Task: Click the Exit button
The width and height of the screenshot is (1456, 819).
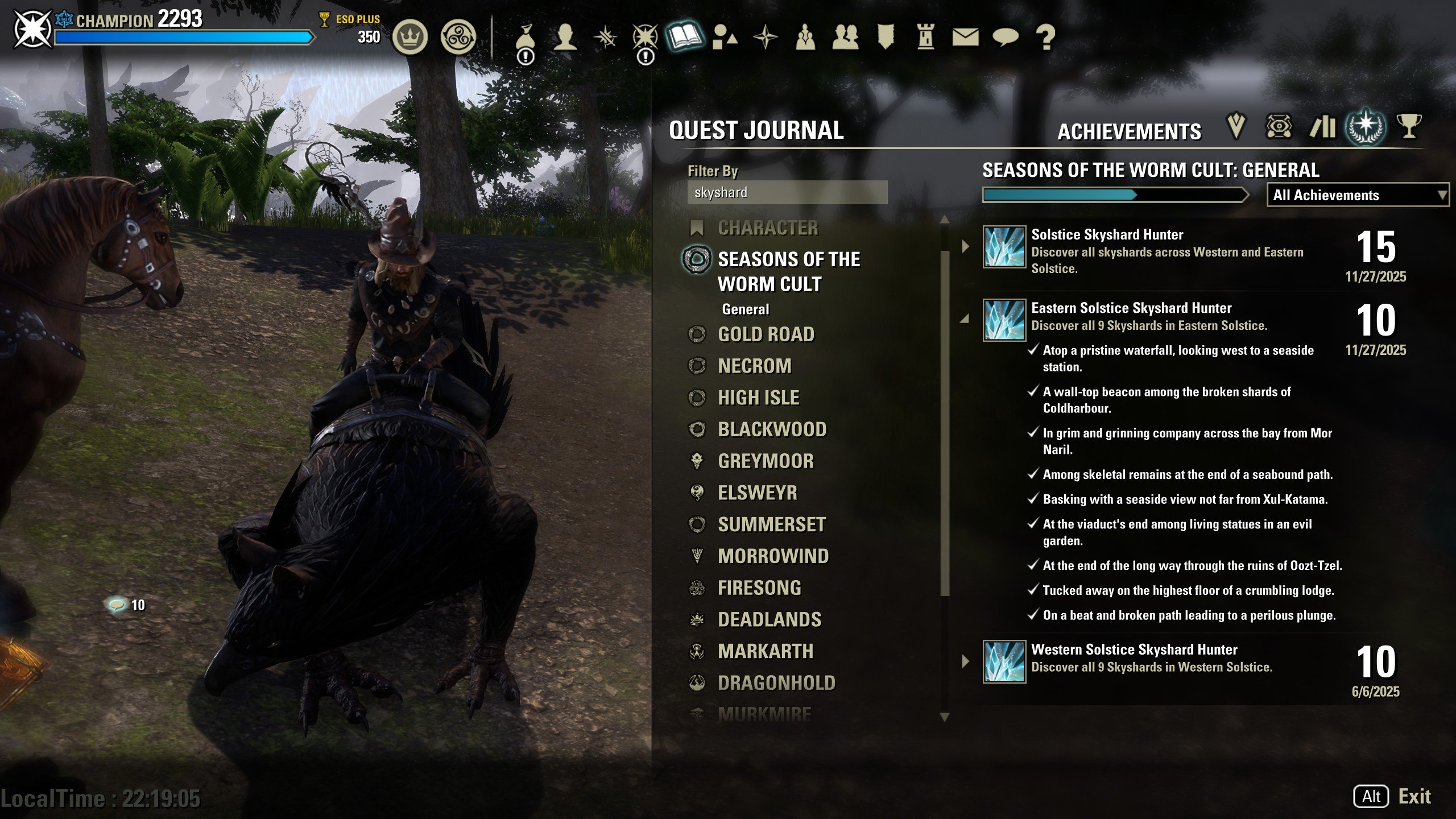Action: click(1414, 796)
